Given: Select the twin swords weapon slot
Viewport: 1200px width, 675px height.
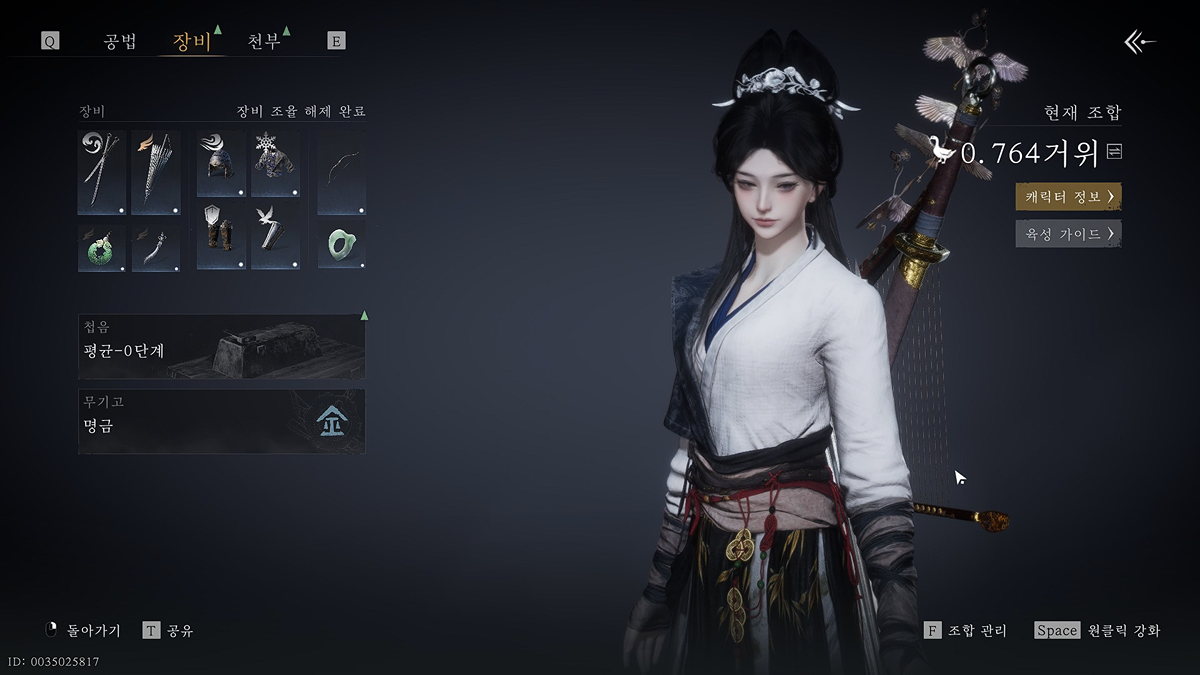Looking at the screenshot, I should [102, 172].
